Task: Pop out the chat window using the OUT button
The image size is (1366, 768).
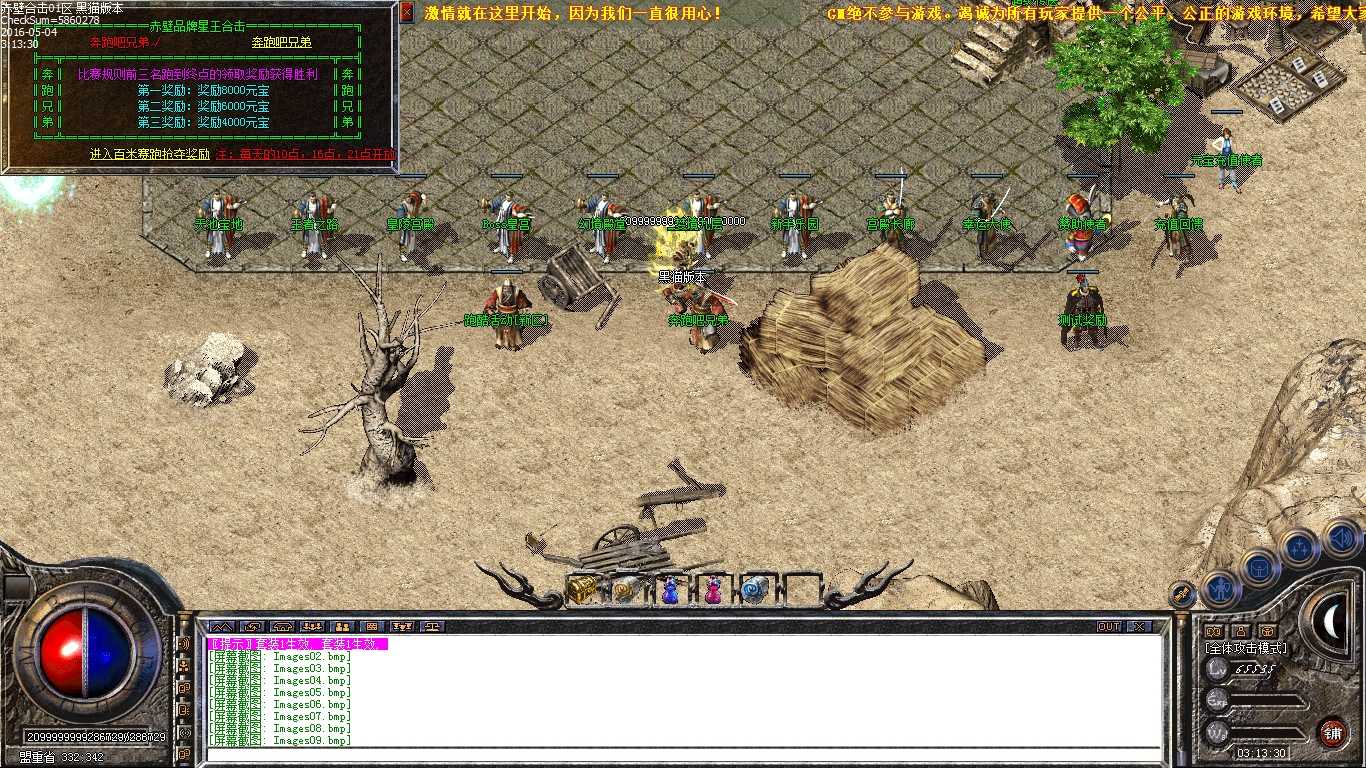Action: 1109,626
